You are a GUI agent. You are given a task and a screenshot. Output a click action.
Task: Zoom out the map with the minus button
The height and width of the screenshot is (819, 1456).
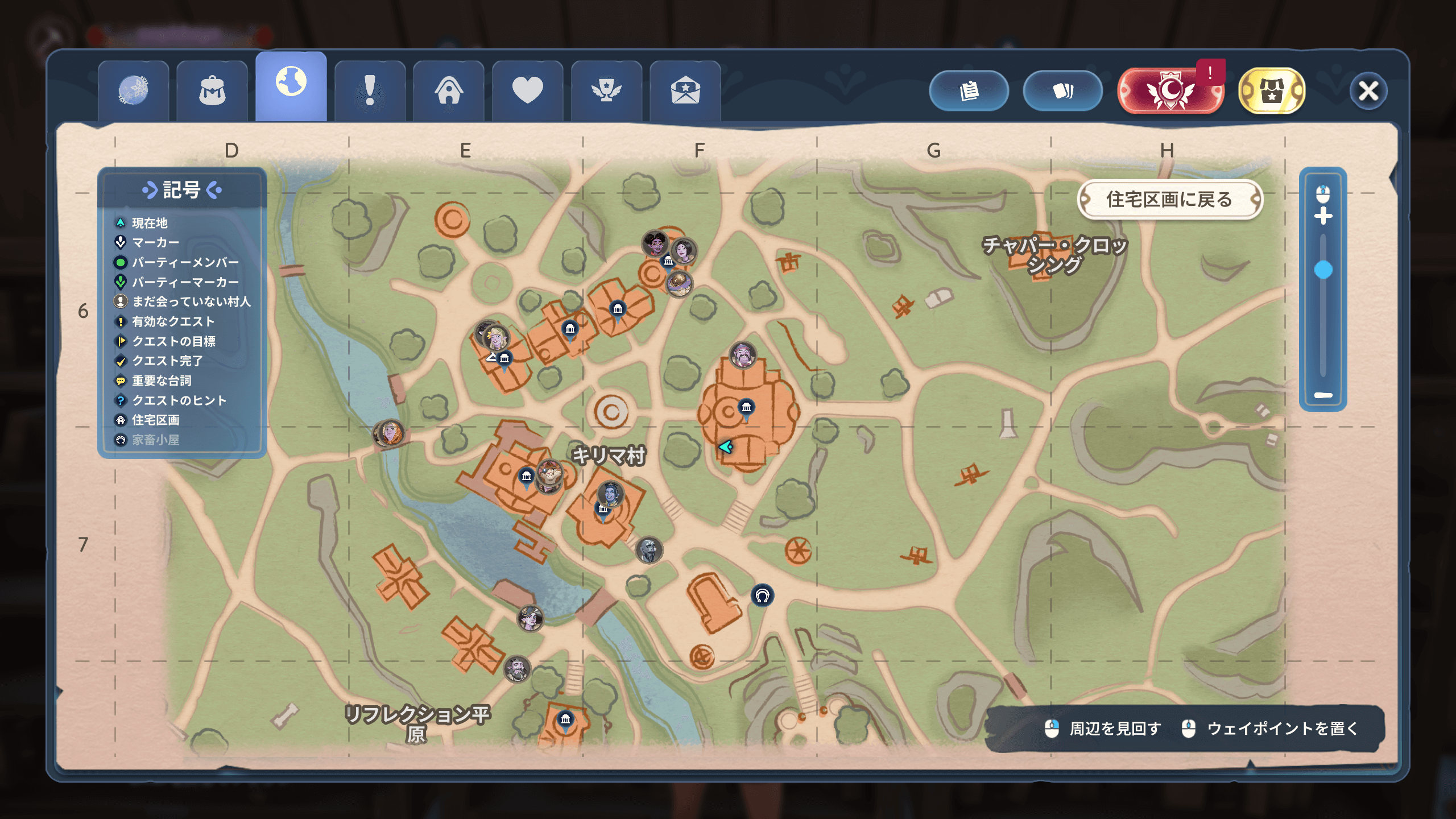[1323, 395]
